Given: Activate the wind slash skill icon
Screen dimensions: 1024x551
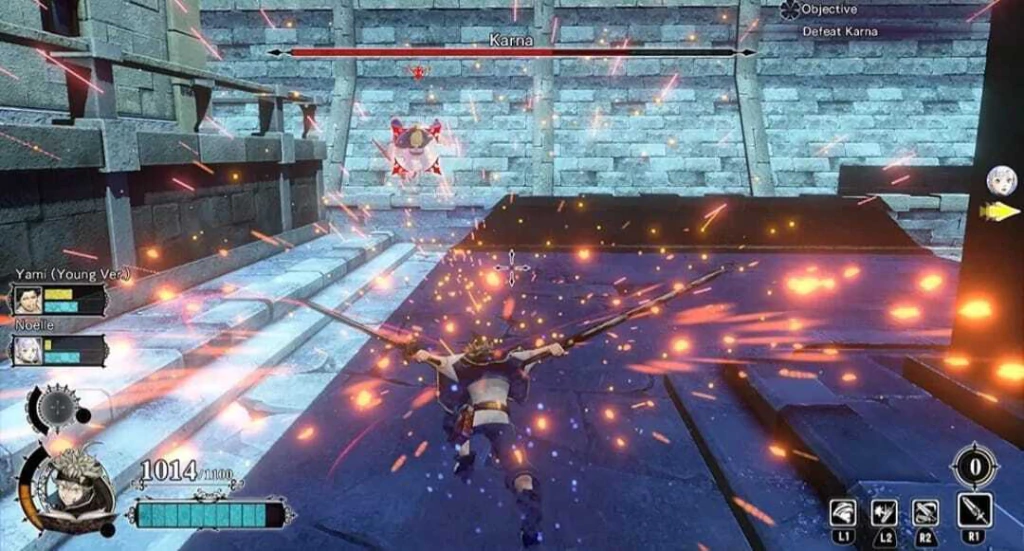Looking at the screenshot, I should coord(843,512).
